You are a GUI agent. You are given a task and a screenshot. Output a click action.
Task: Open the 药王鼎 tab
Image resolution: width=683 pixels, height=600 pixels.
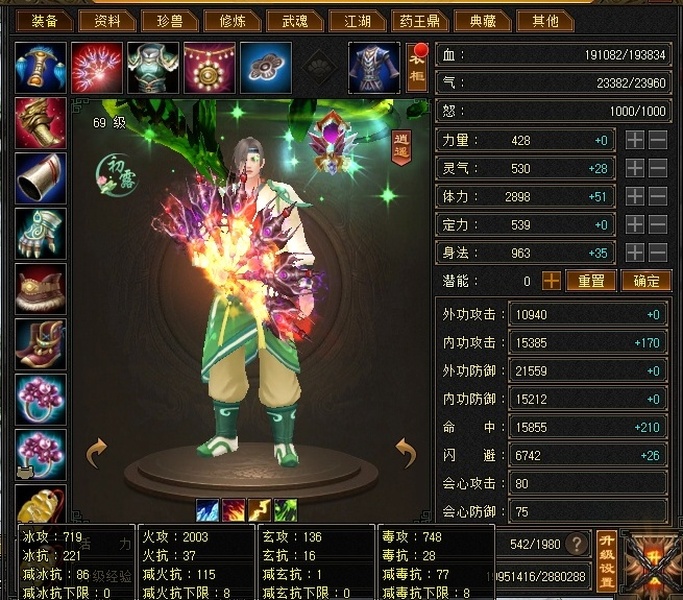point(421,20)
